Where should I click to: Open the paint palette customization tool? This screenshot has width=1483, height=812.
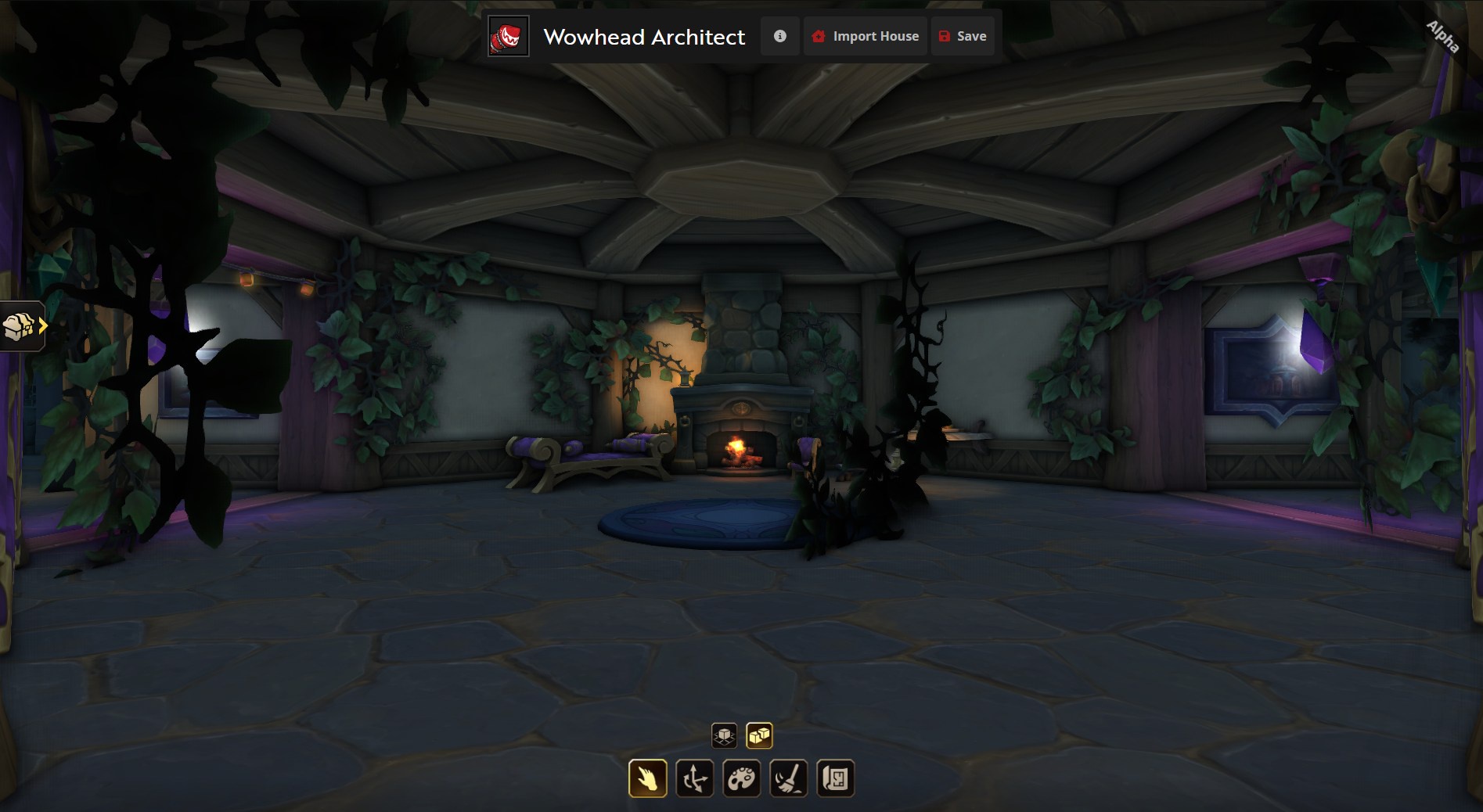click(742, 778)
